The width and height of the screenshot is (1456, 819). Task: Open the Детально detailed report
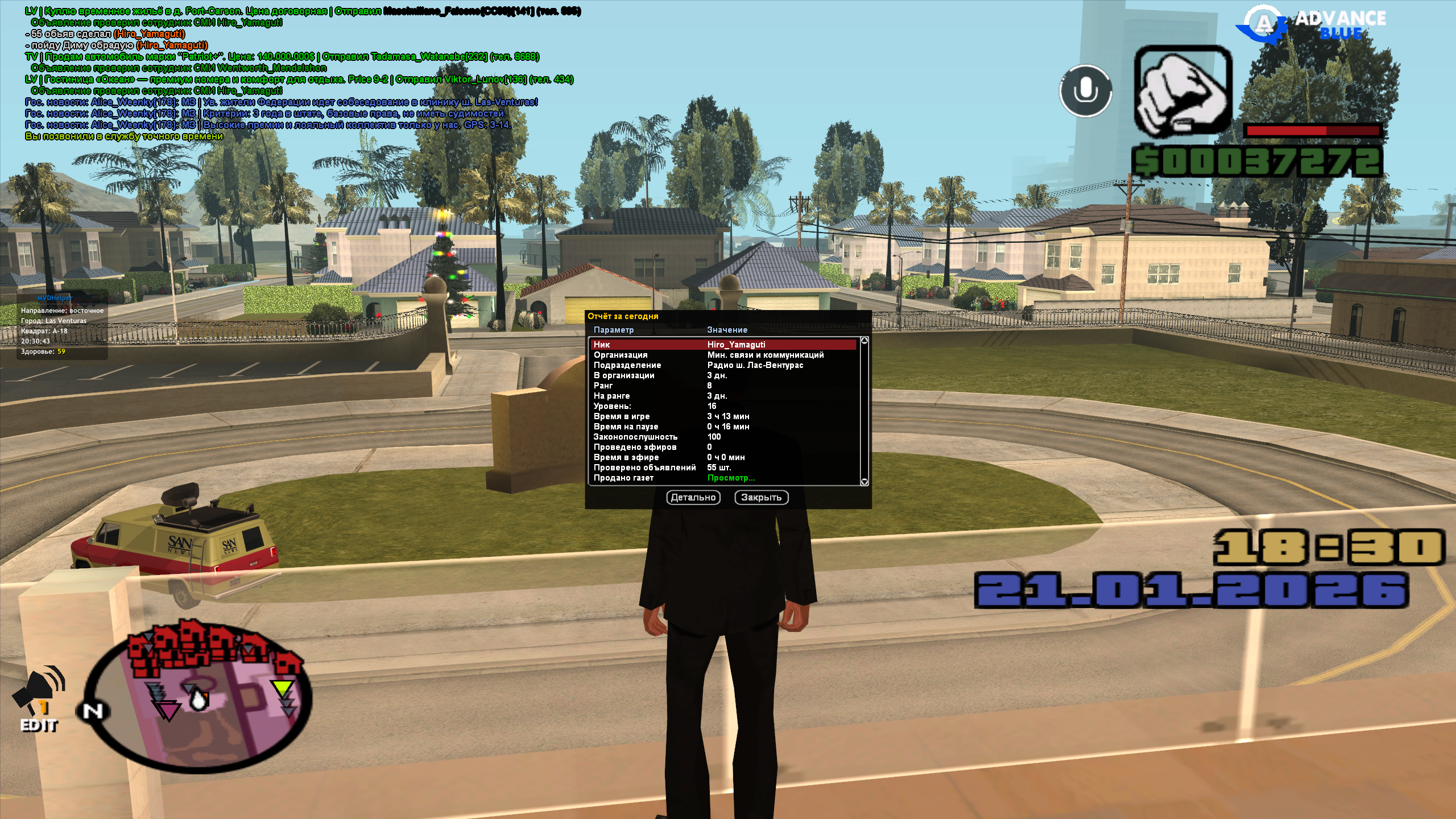pyautogui.click(x=693, y=498)
